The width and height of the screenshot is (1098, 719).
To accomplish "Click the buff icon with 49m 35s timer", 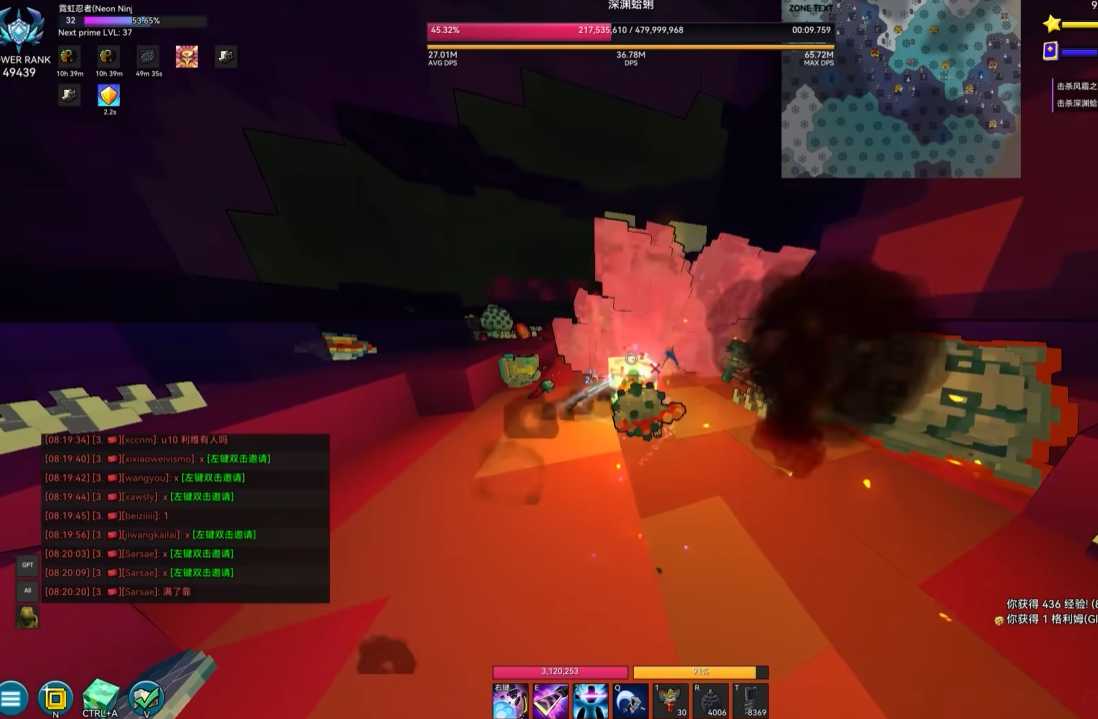I will point(148,57).
